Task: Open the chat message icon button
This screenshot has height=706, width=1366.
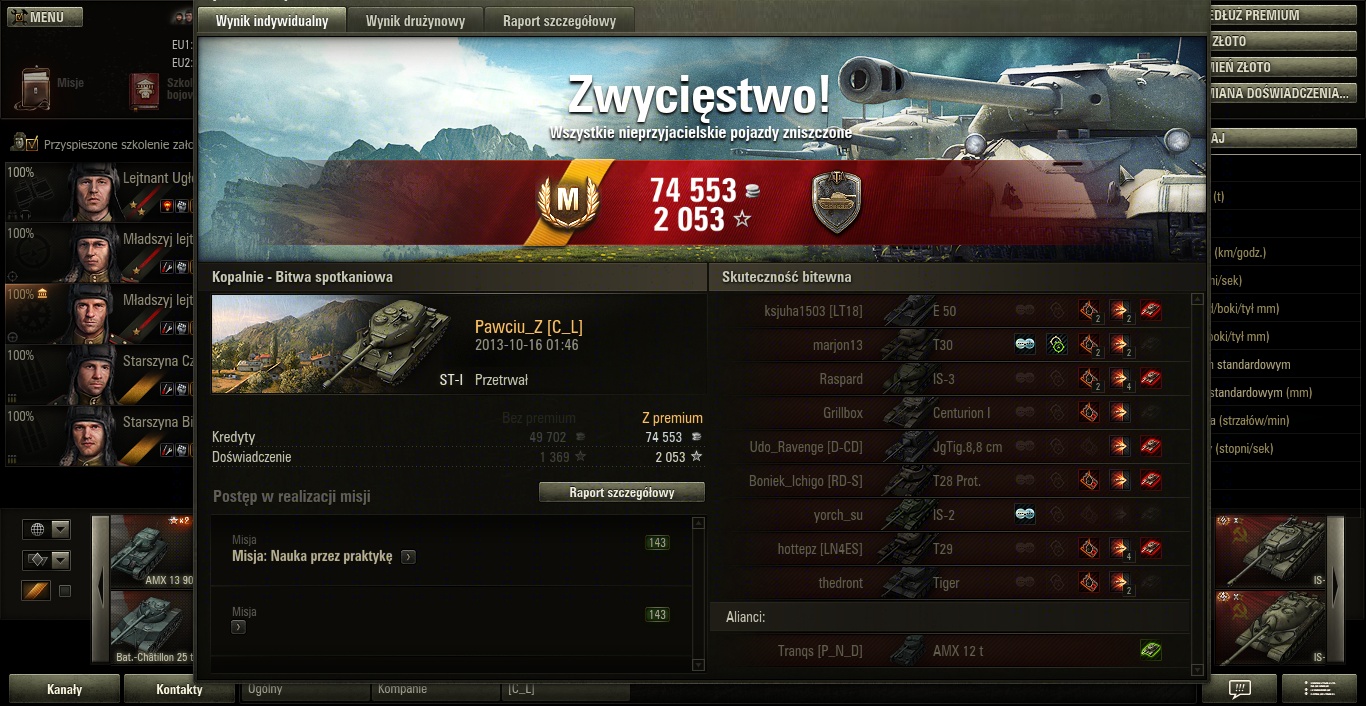Action: point(1239,688)
